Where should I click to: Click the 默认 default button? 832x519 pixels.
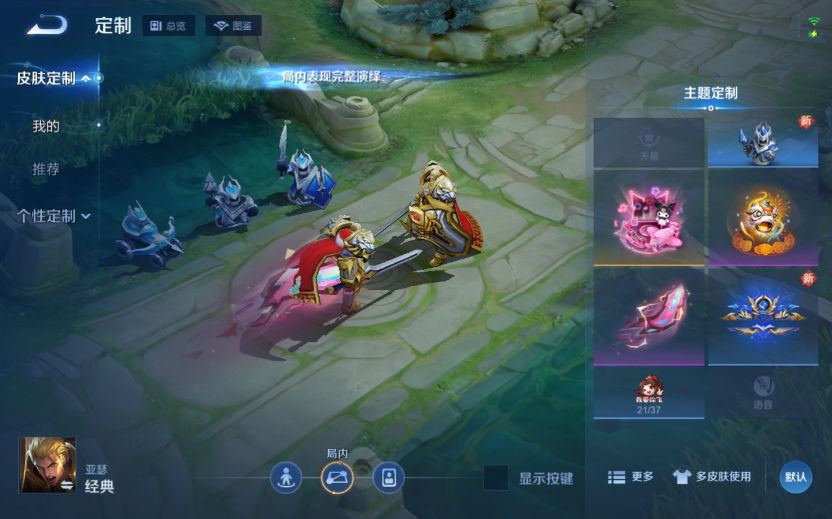pos(796,477)
